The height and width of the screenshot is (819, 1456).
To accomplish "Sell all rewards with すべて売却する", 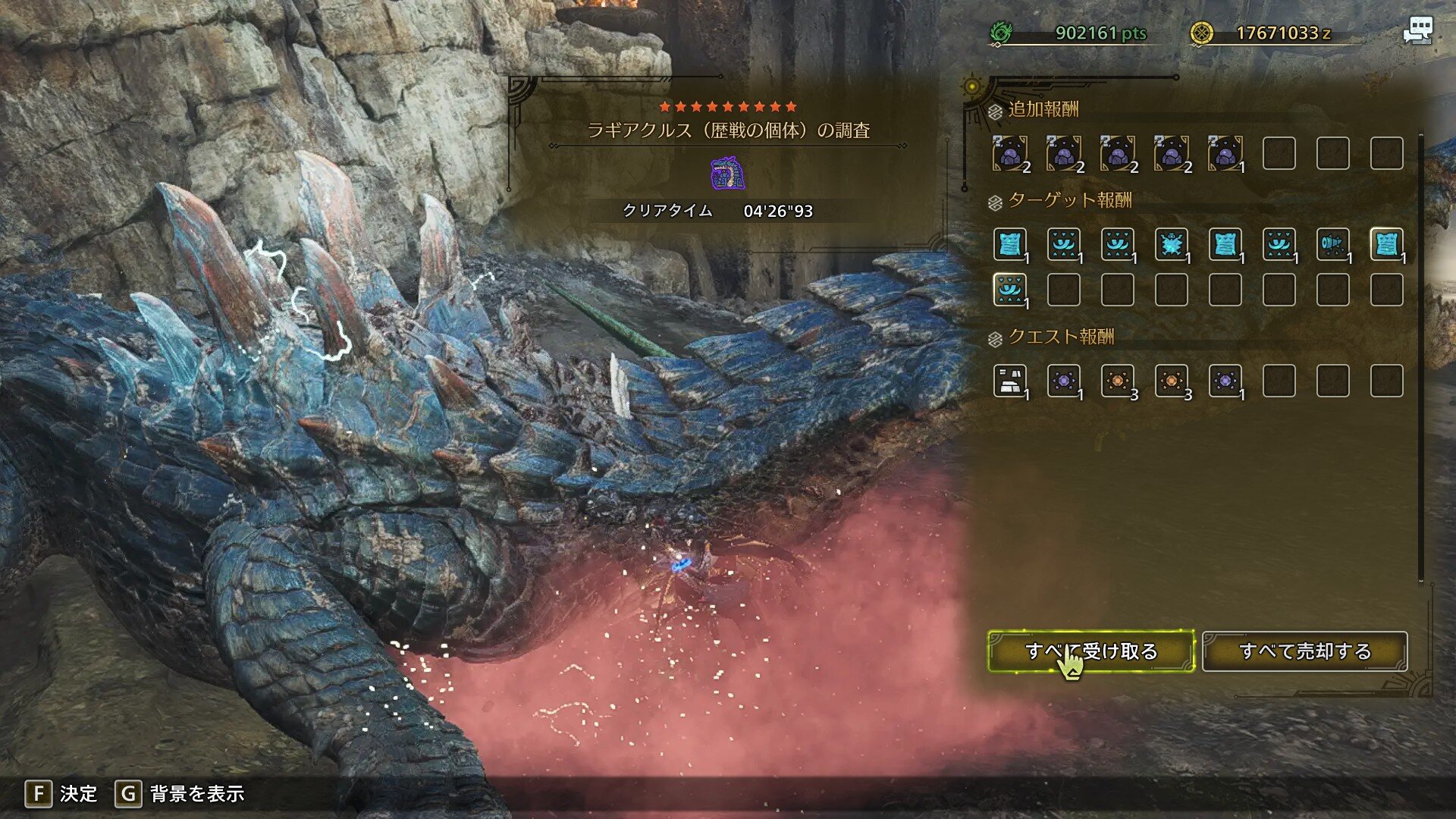I will point(1304,651).
